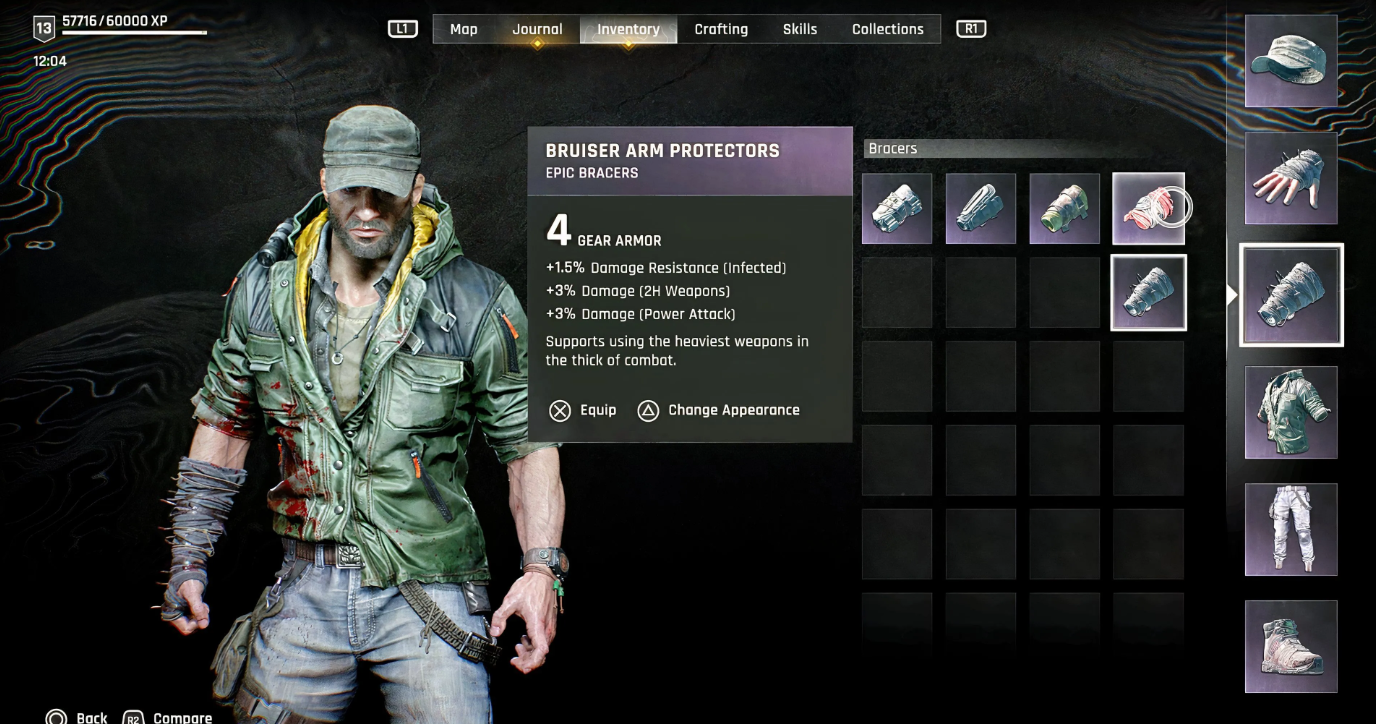
Task: Open the Journal tab
Action: [x=537, y=29]
